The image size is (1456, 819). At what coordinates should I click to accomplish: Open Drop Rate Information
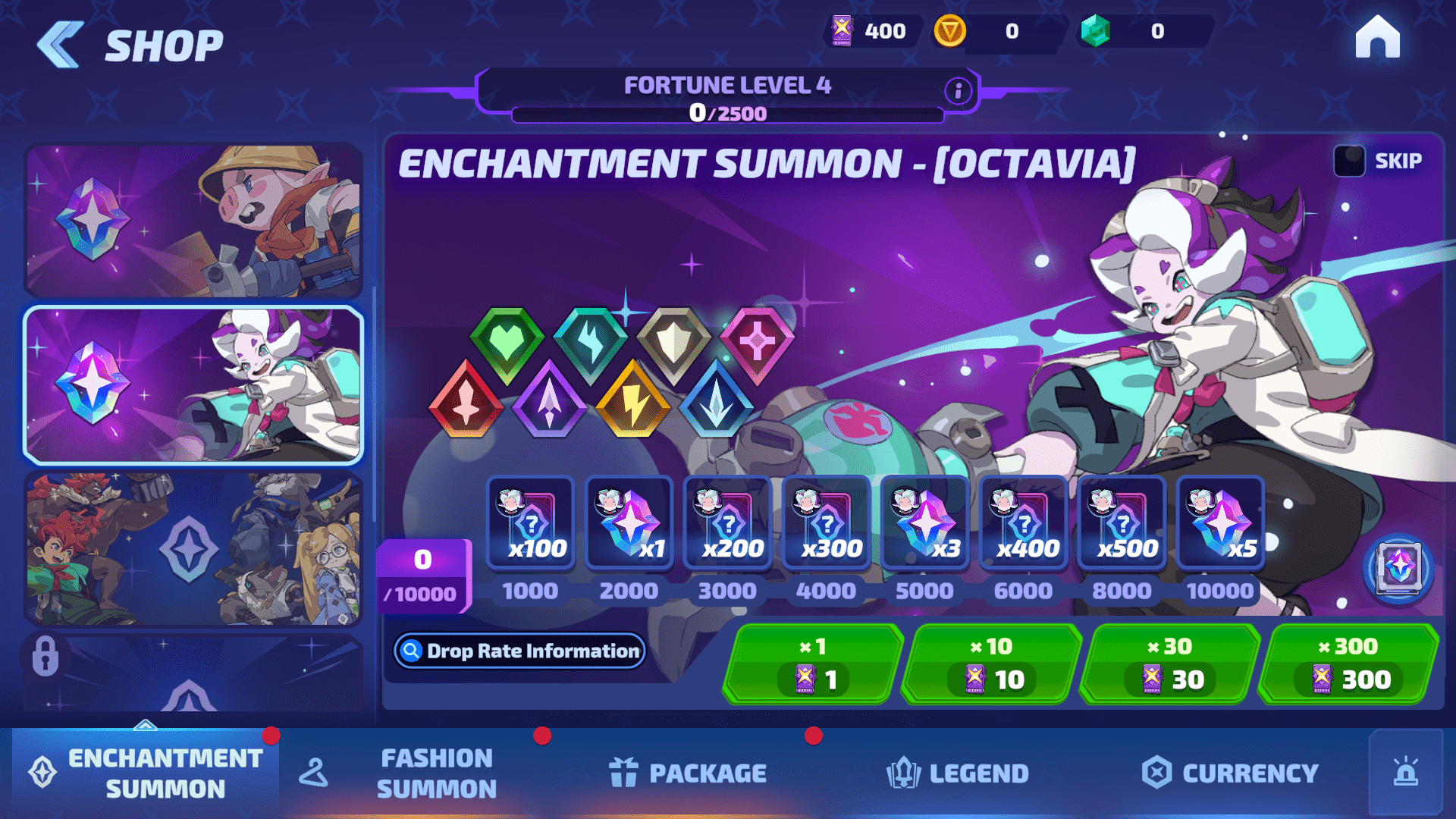520,651
